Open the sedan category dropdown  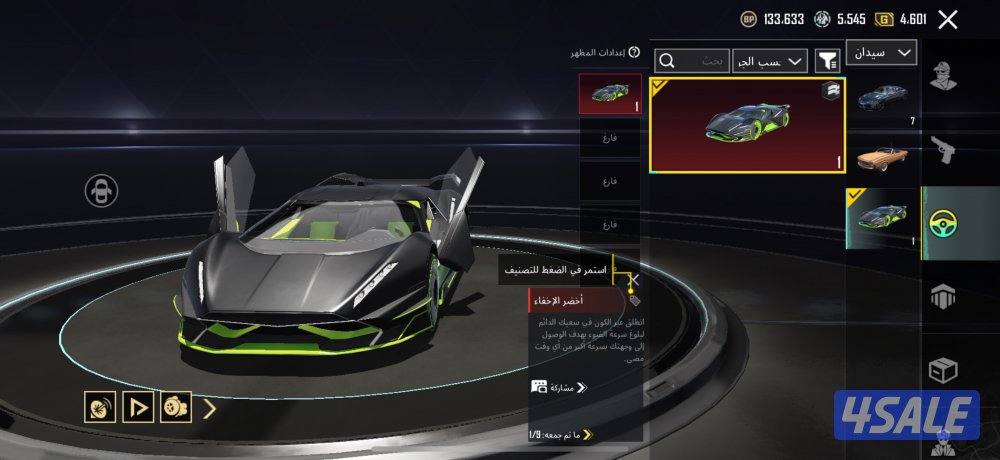pyautogui.click(x=881, y=52)
